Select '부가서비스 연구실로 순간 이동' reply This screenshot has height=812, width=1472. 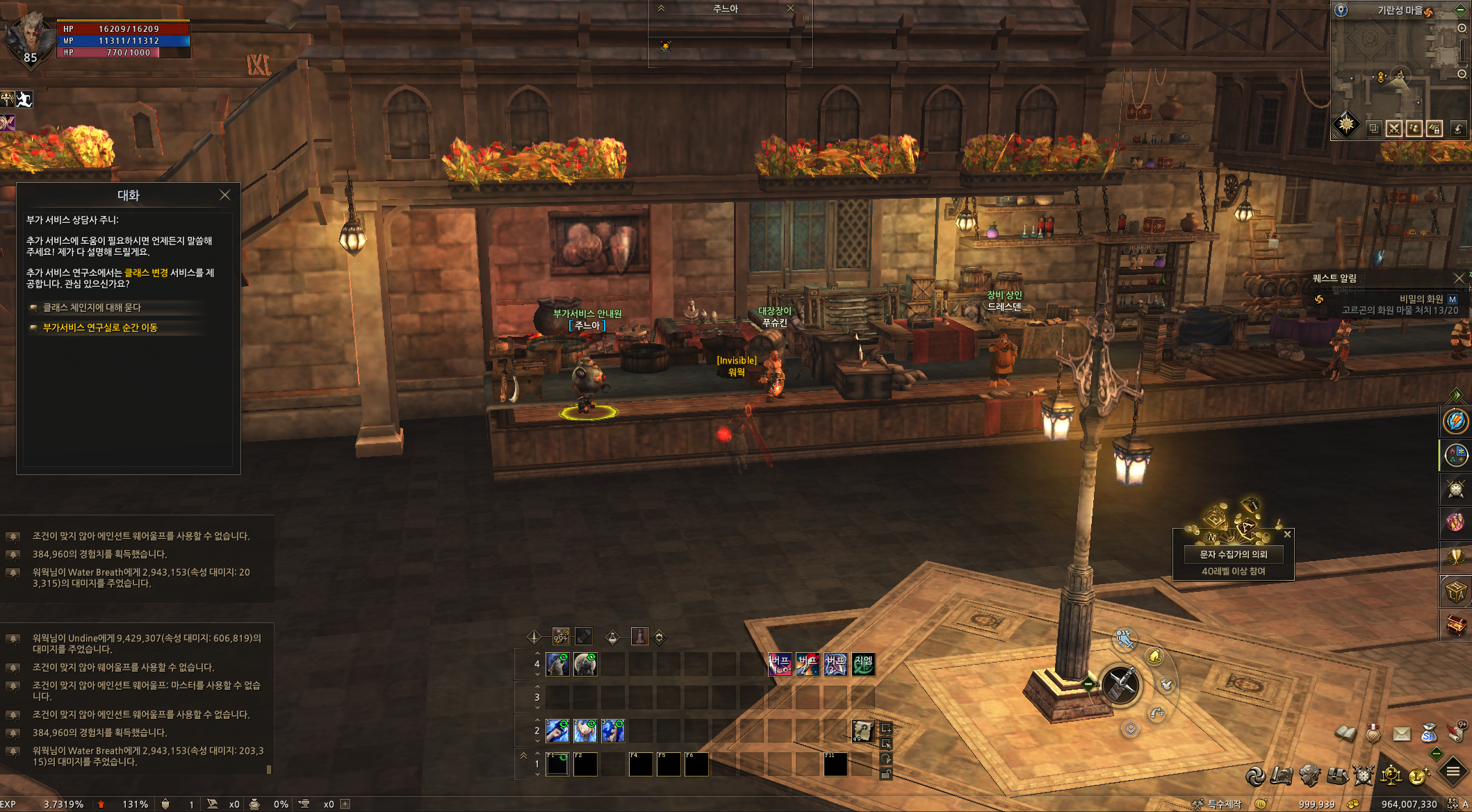100,328
